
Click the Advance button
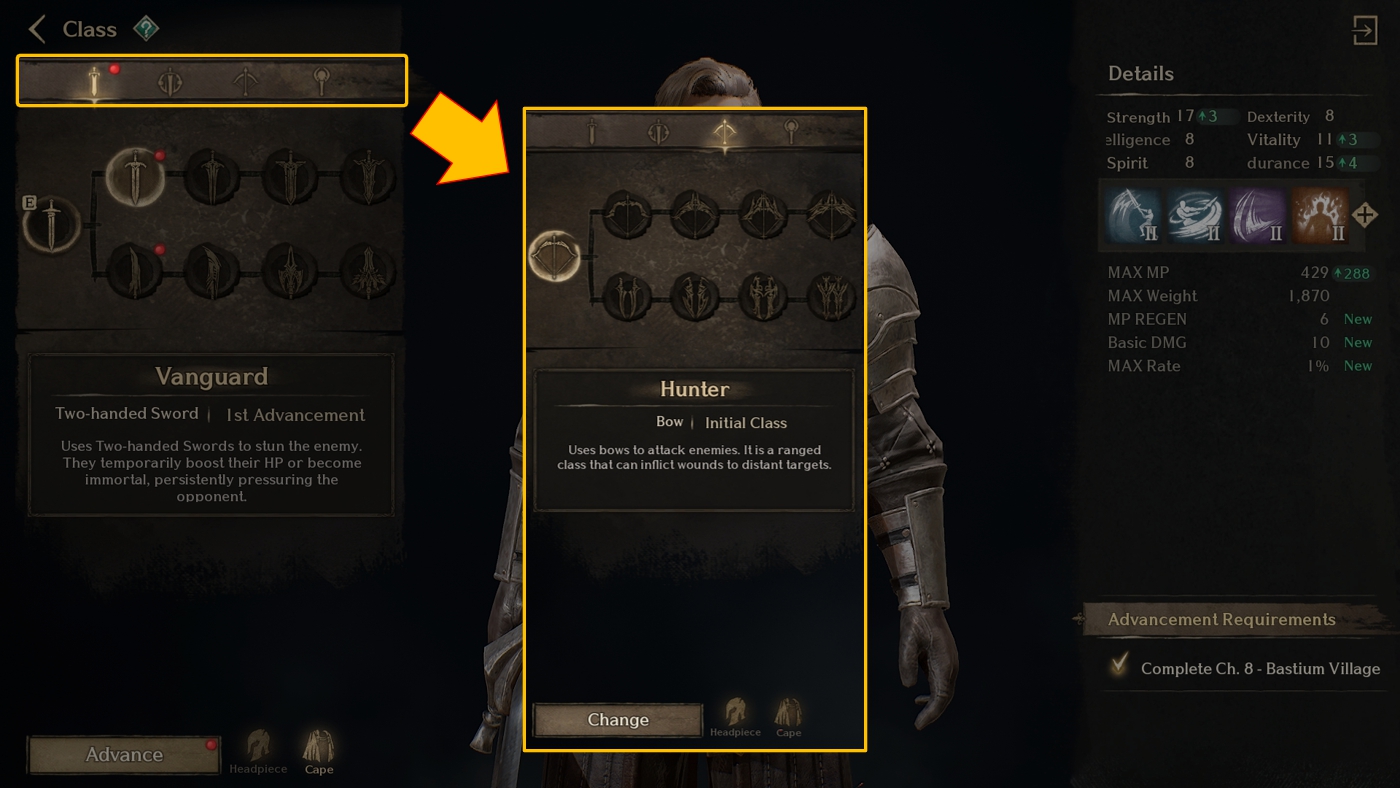124,755
